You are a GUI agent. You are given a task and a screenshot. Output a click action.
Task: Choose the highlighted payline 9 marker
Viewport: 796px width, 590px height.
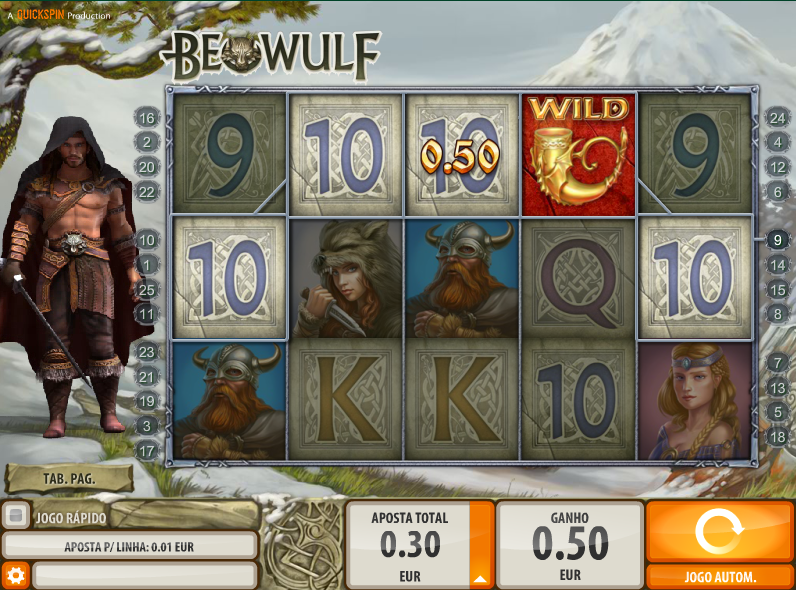click(x=778, y=240)
